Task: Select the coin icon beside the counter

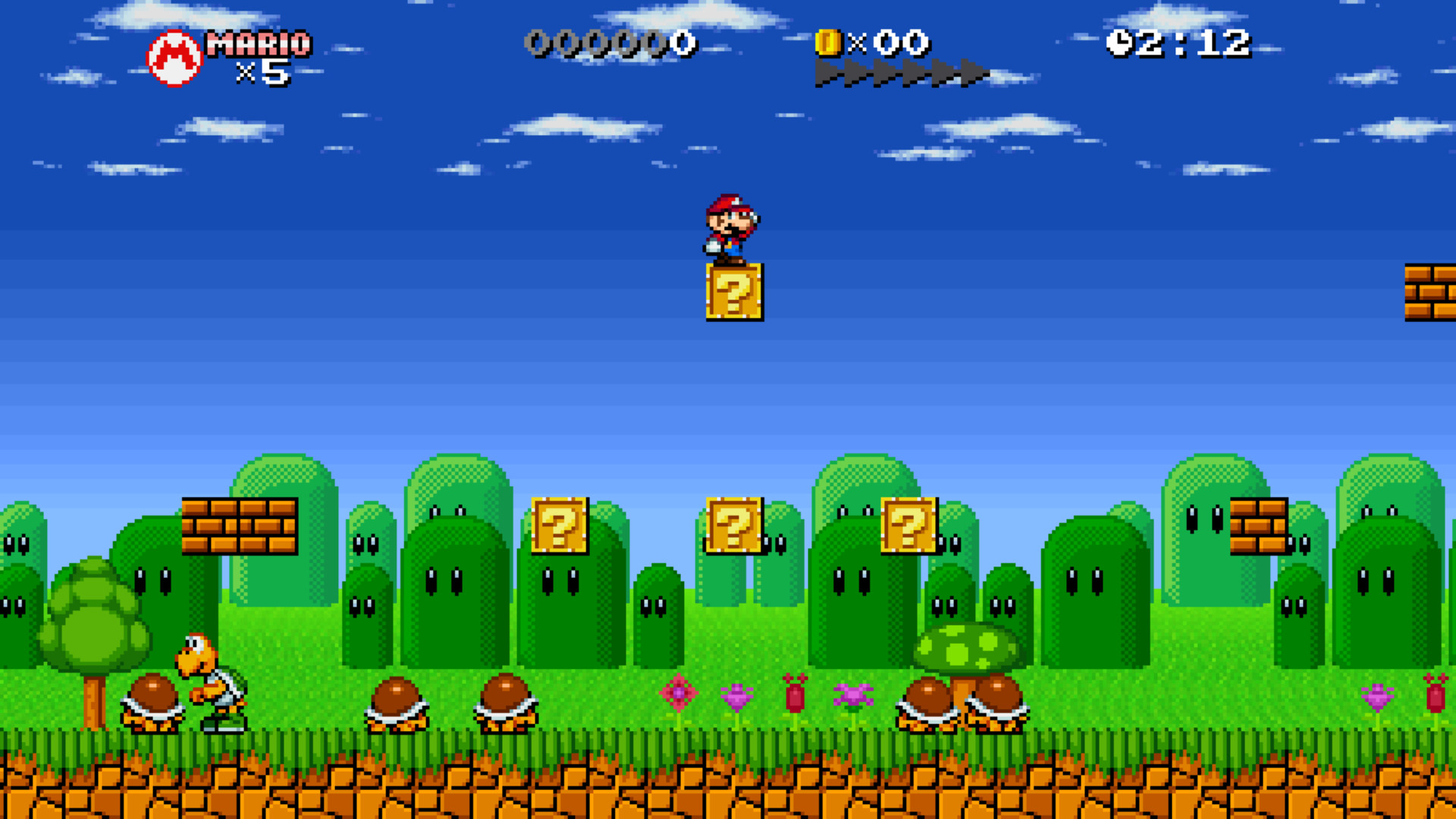Action: 827,43
